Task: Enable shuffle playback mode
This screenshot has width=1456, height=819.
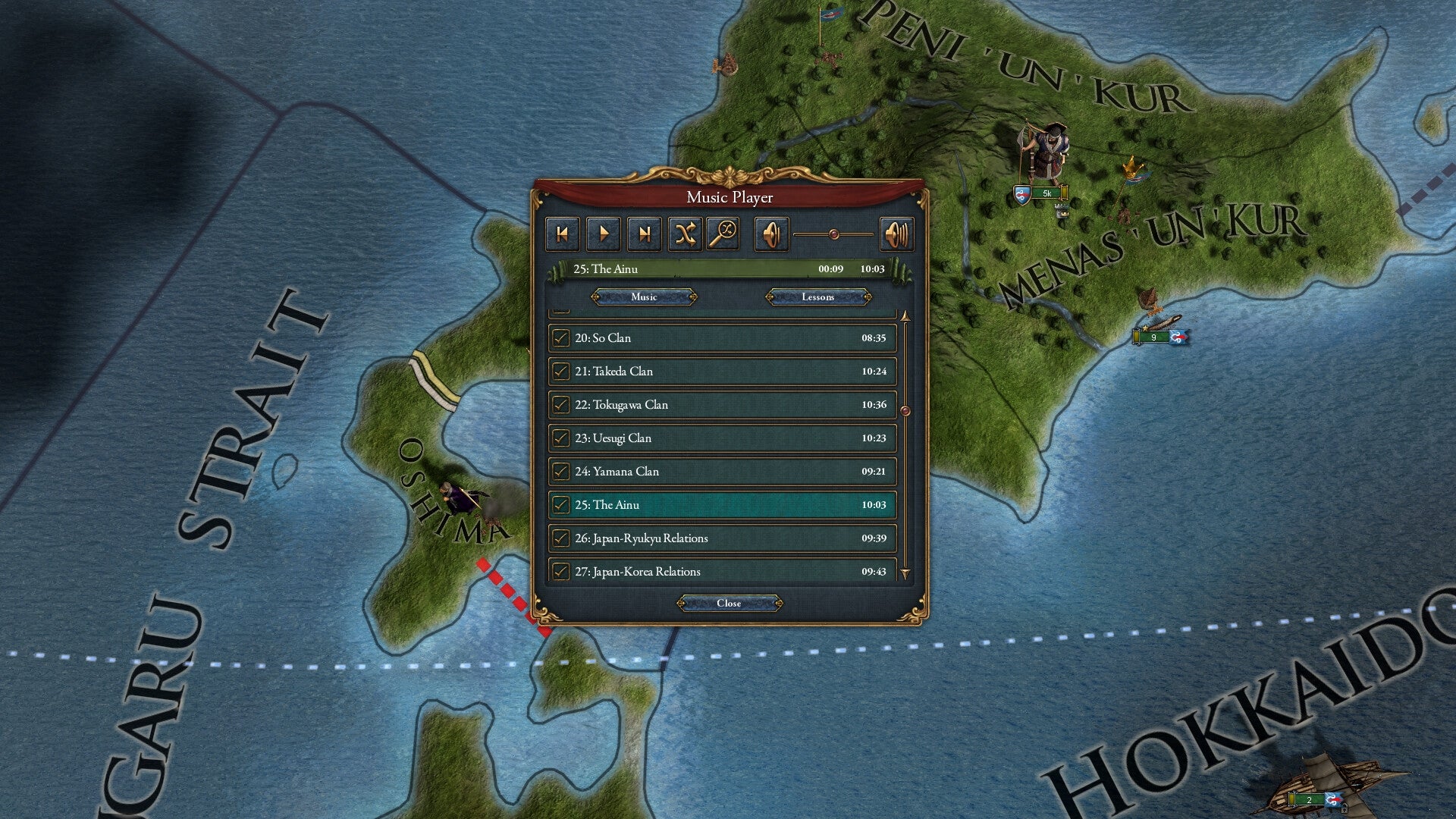Action: (x=685, y=234)
